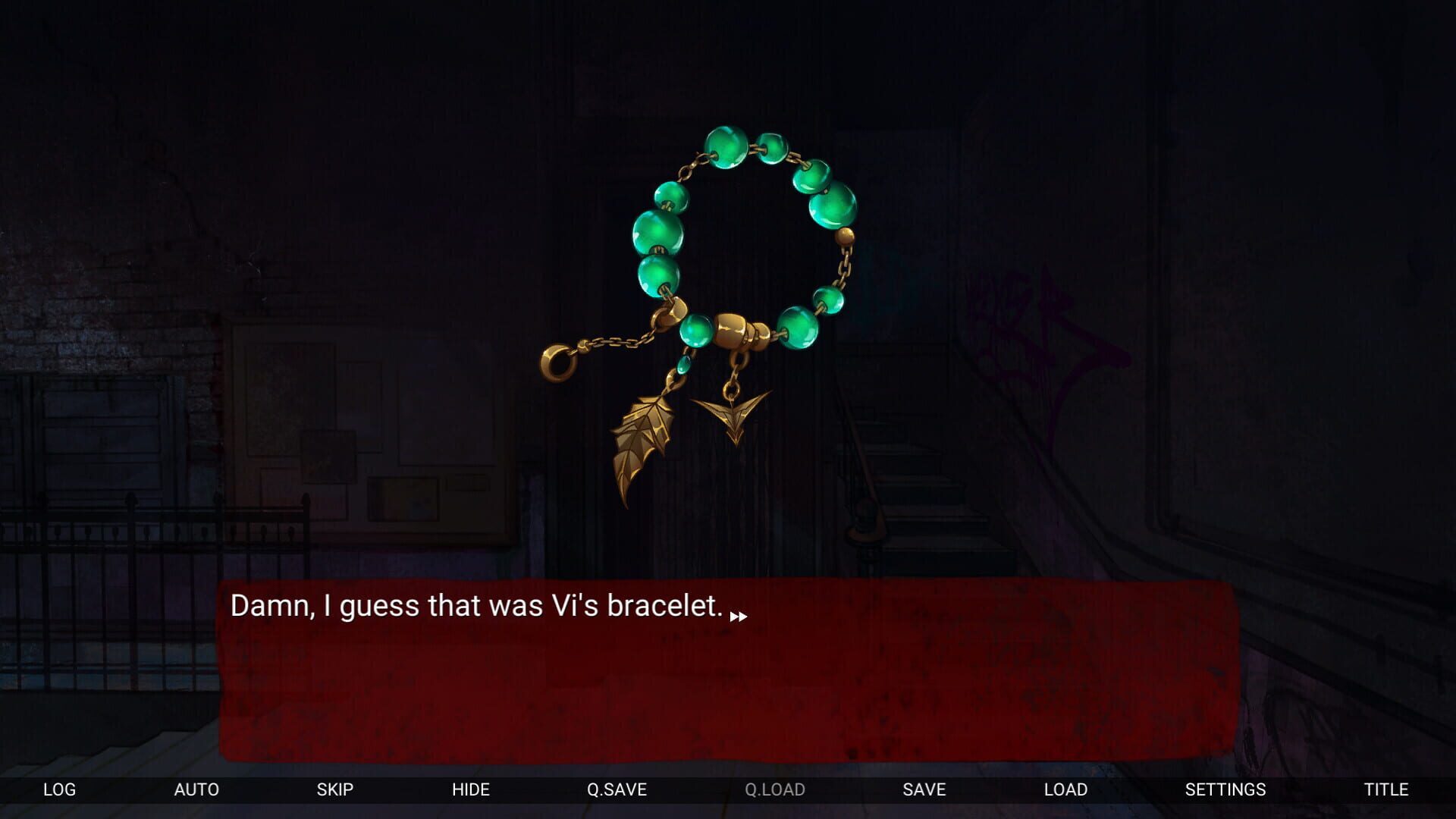The height and width of the screenshot is (819, 1456).
Task: Open the dialogue history LOG
Action: point(59,789)
